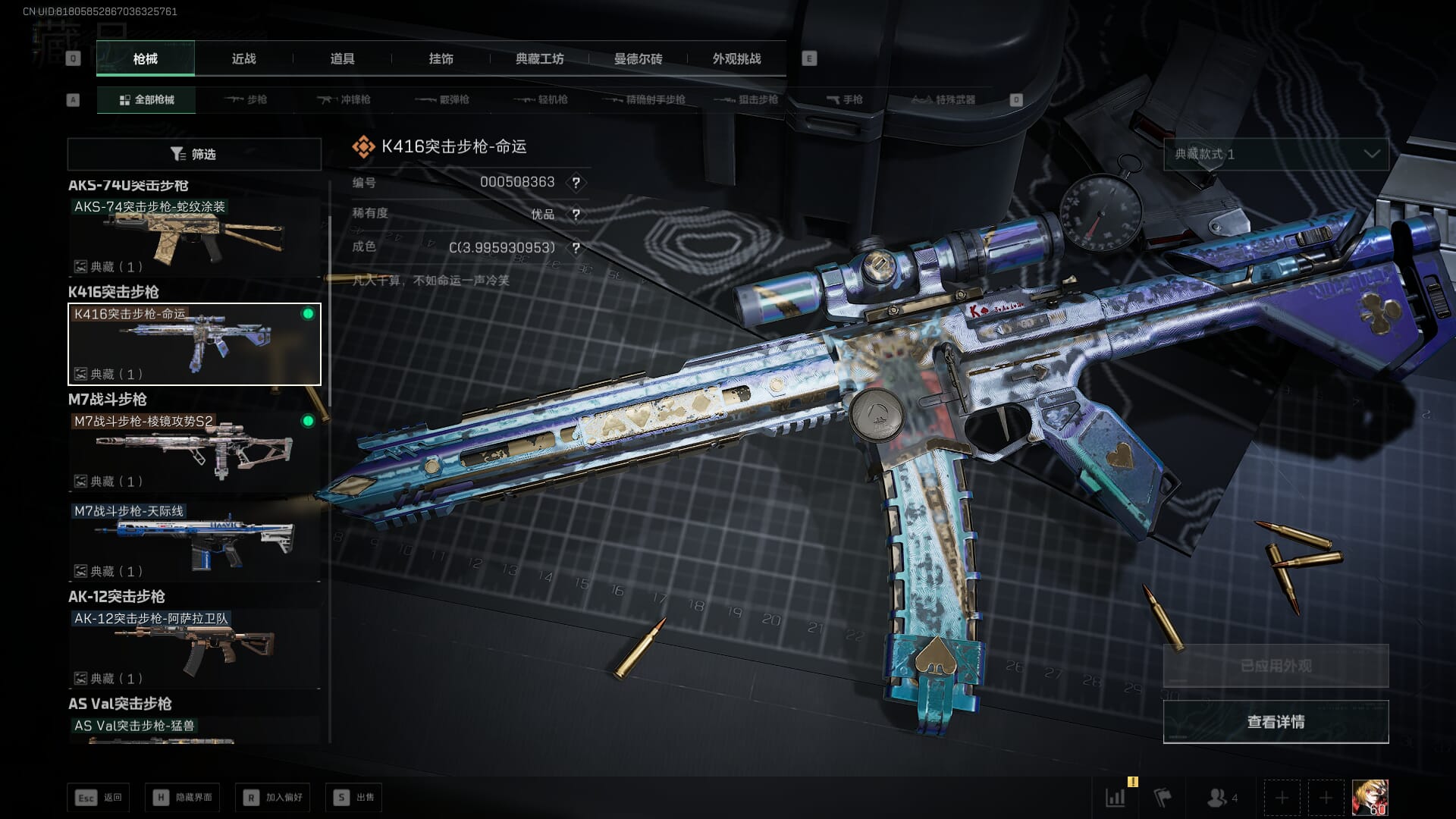Go to the 典藏工坊 tab
Viewport: 1456px width, 819px height.
pyautogui.click(x=539, y=59)
